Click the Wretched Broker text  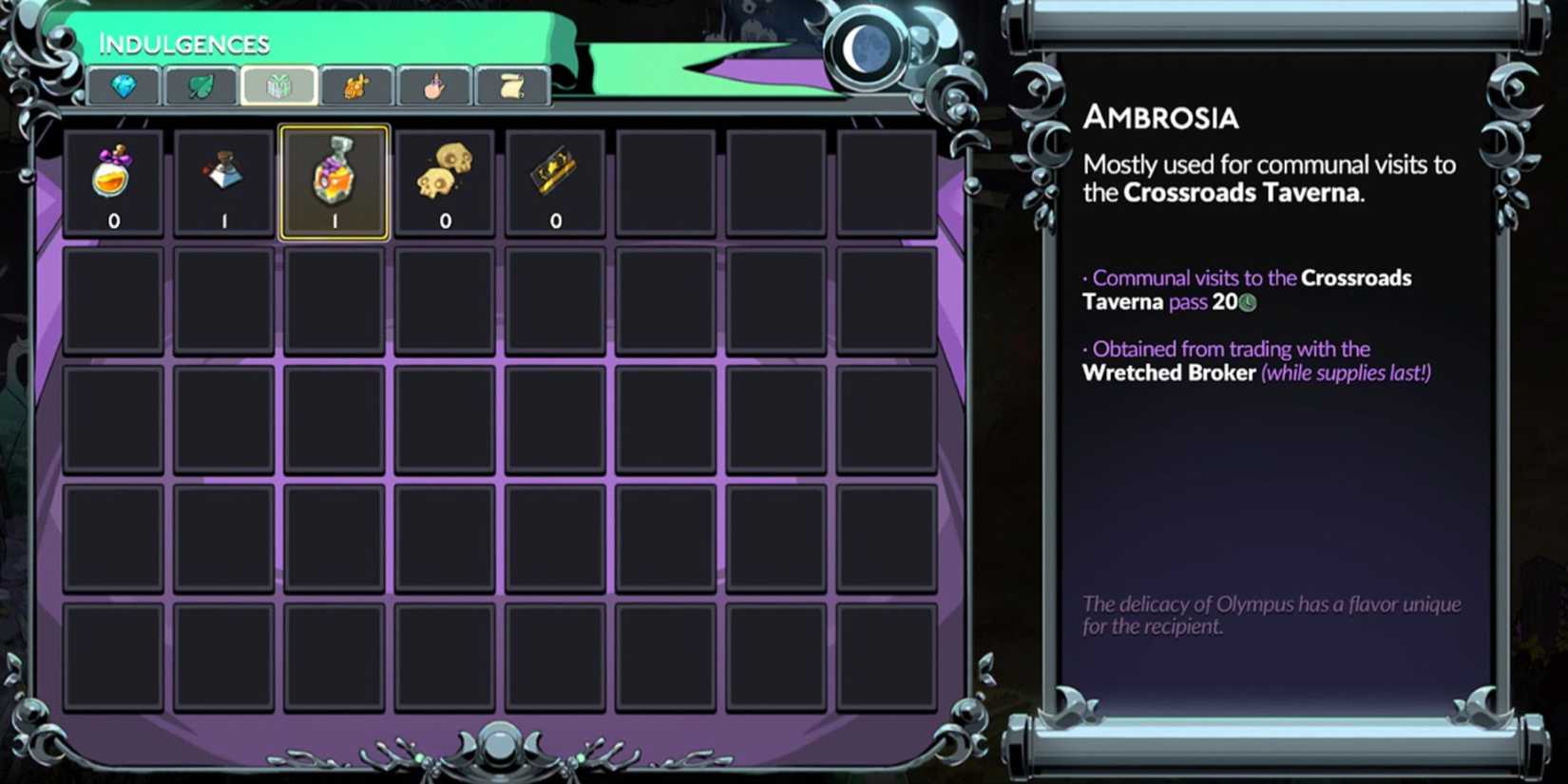1170,373
